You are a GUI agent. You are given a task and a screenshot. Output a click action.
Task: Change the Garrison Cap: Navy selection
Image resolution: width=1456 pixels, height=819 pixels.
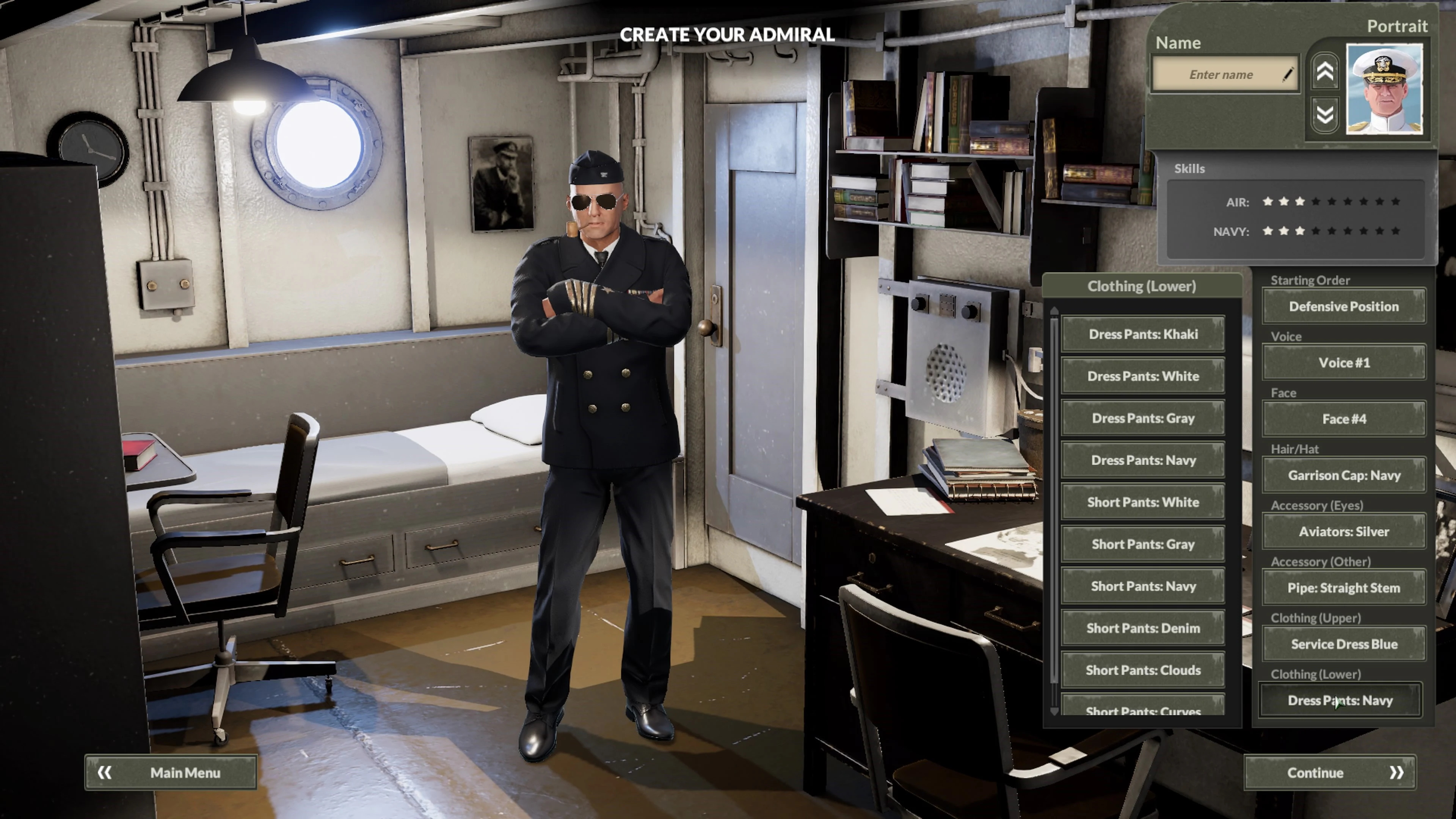pyautogui.click(x=1344, y=475)
